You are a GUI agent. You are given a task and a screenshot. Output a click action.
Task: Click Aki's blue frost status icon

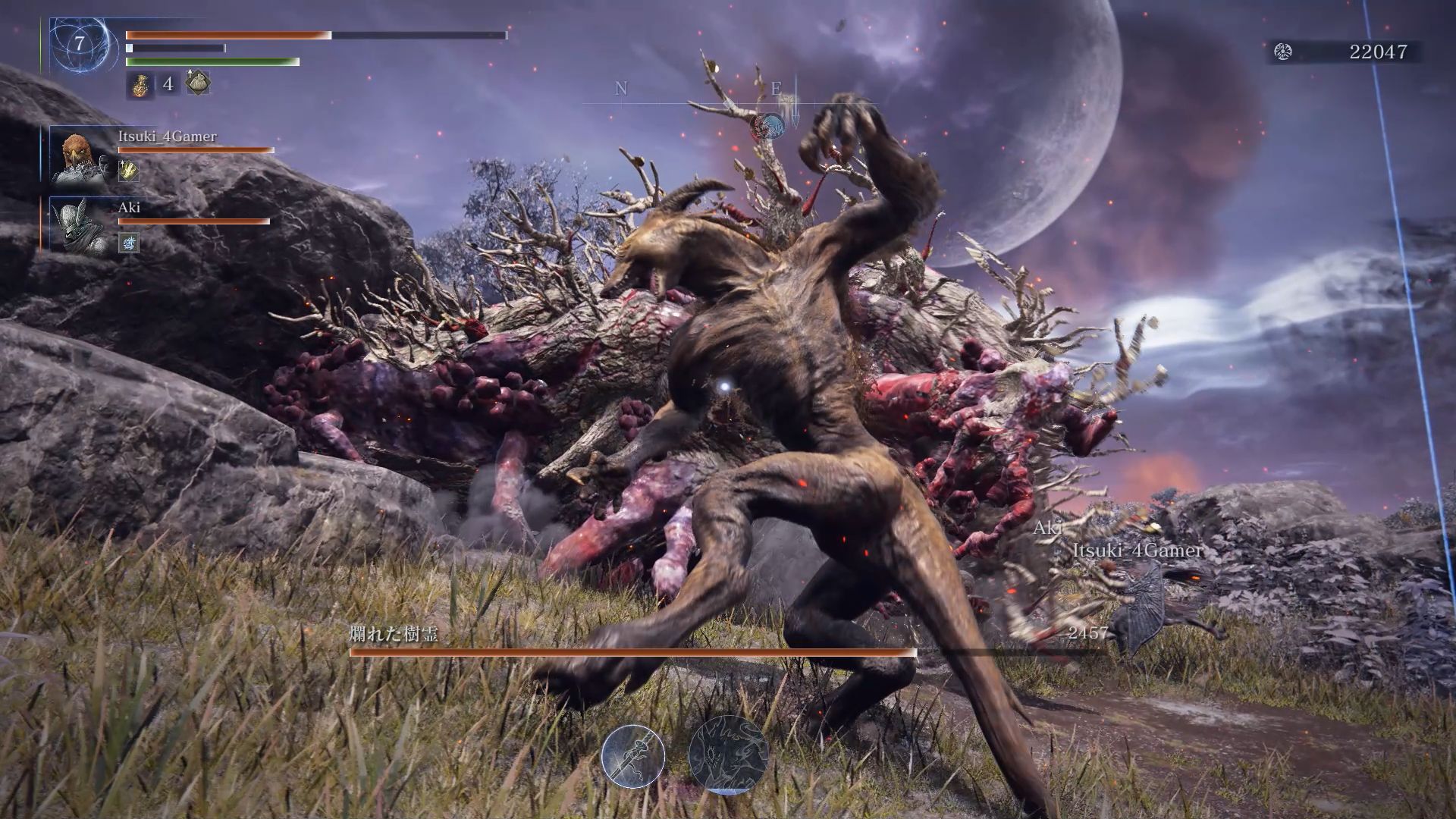click(x=129, y=243)
